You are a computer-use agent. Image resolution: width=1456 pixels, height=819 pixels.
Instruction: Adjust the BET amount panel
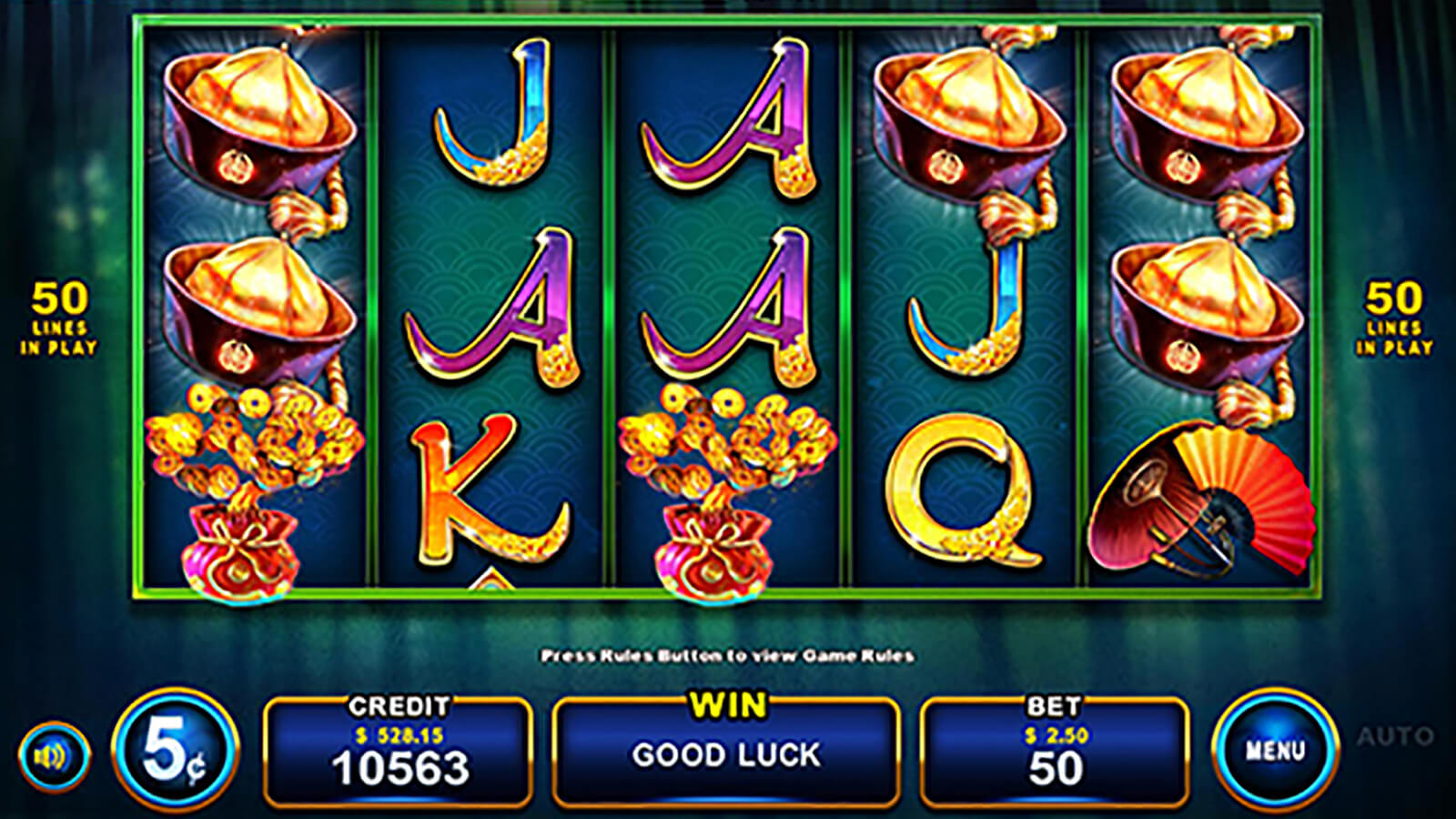click(1055, 752)
